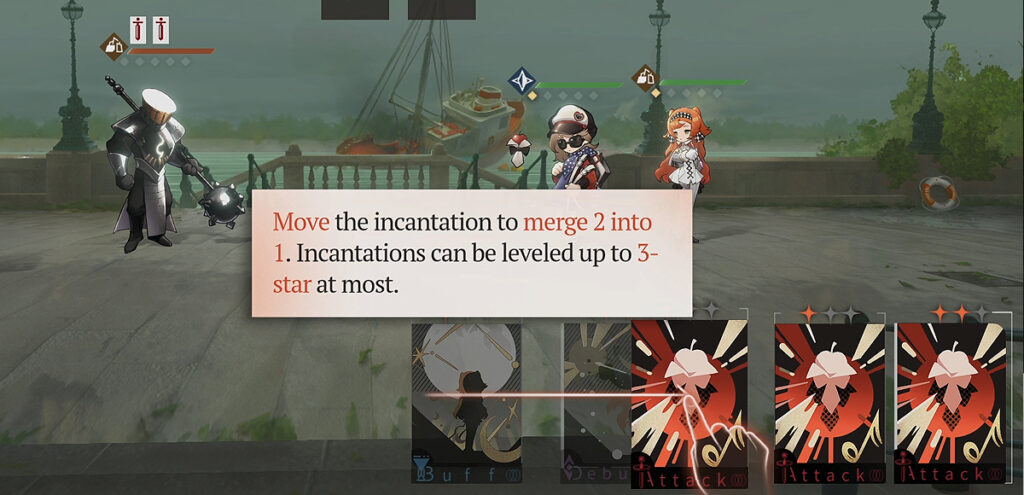The width and height of the screenshot is (1024, 495).
Task: Pick the two-star Attack incantation card
Action: point(951,402)
